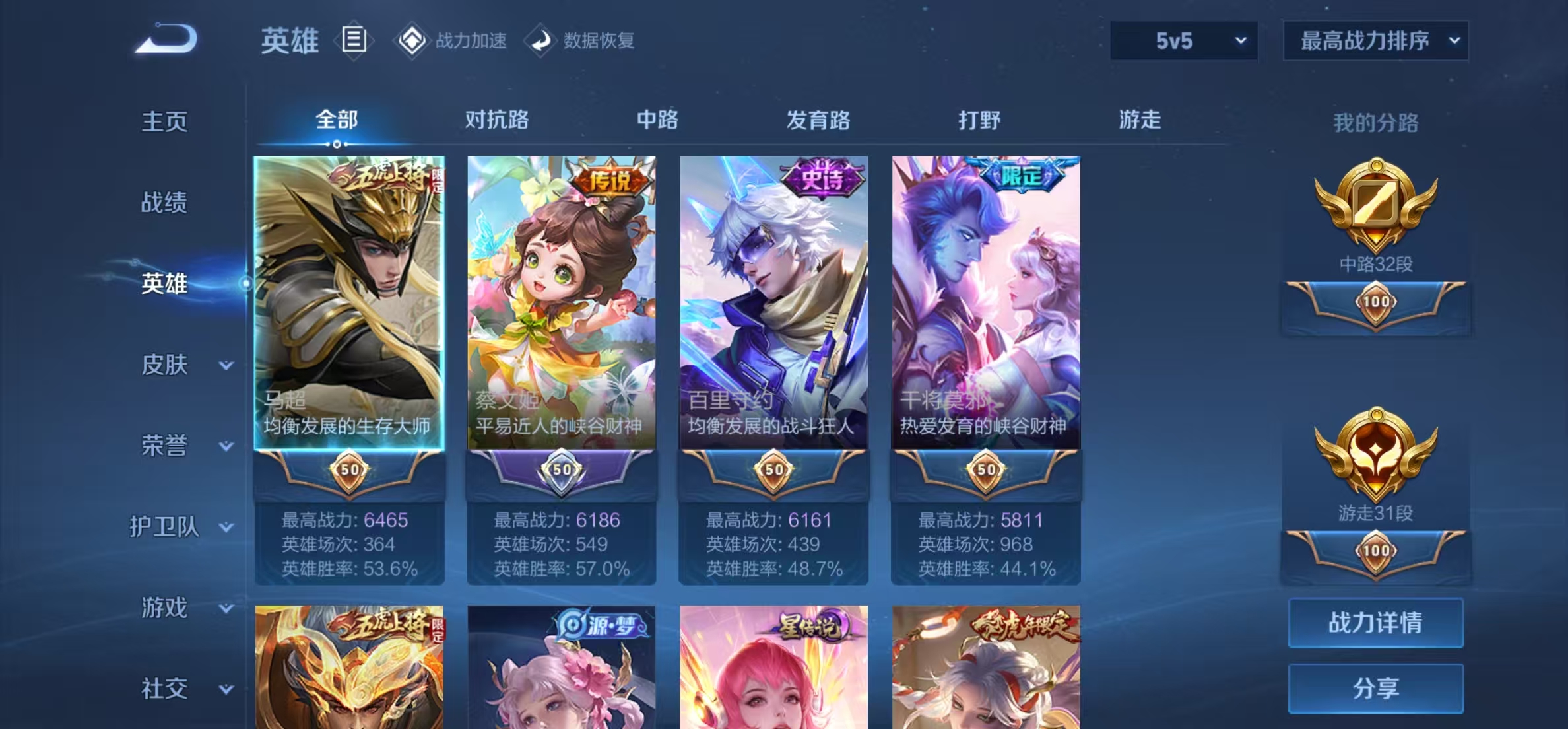The image size is (1568, 729).
Task: Open the hero list icon beside 英雄 title
Action: click(x=354, y=40)
